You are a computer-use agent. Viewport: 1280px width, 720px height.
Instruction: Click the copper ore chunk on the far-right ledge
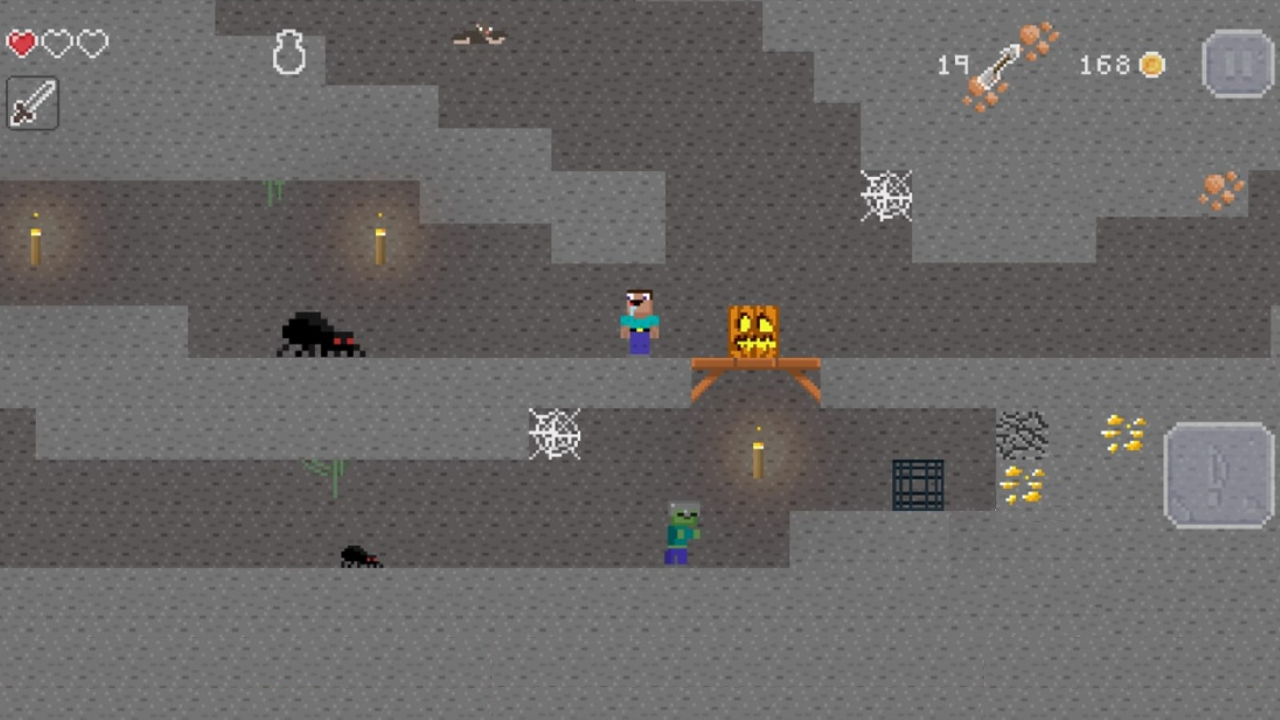coord(1218,192)
